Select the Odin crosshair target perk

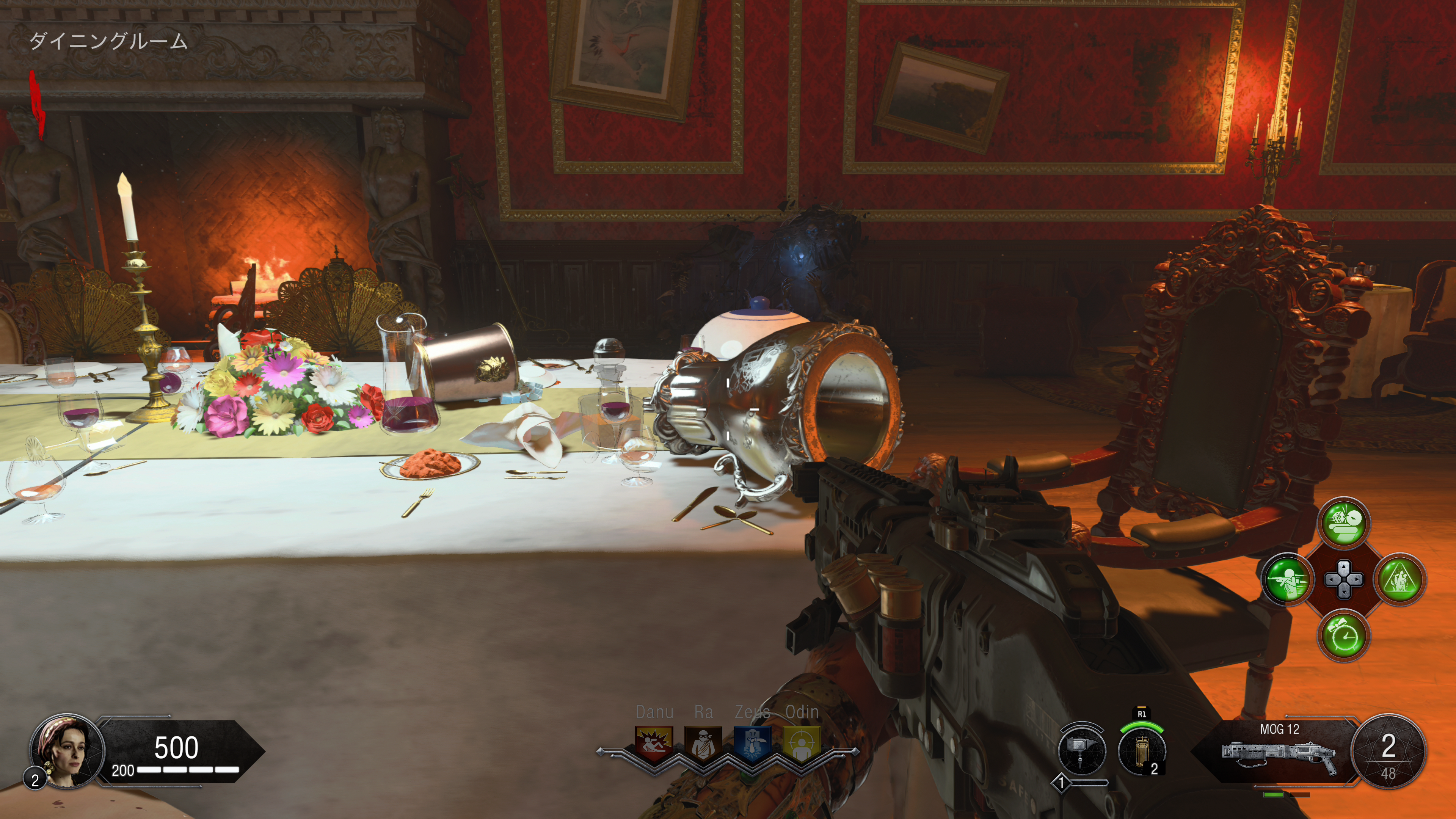(802, 743)
